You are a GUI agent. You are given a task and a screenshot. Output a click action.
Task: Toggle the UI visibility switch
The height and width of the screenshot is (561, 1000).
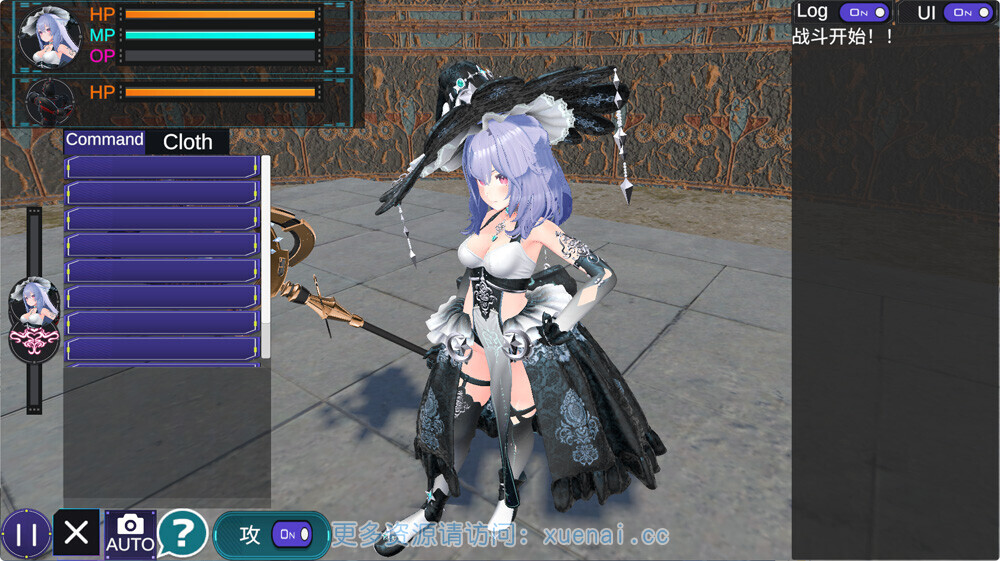pyautogui.click(x=968, y=12)
